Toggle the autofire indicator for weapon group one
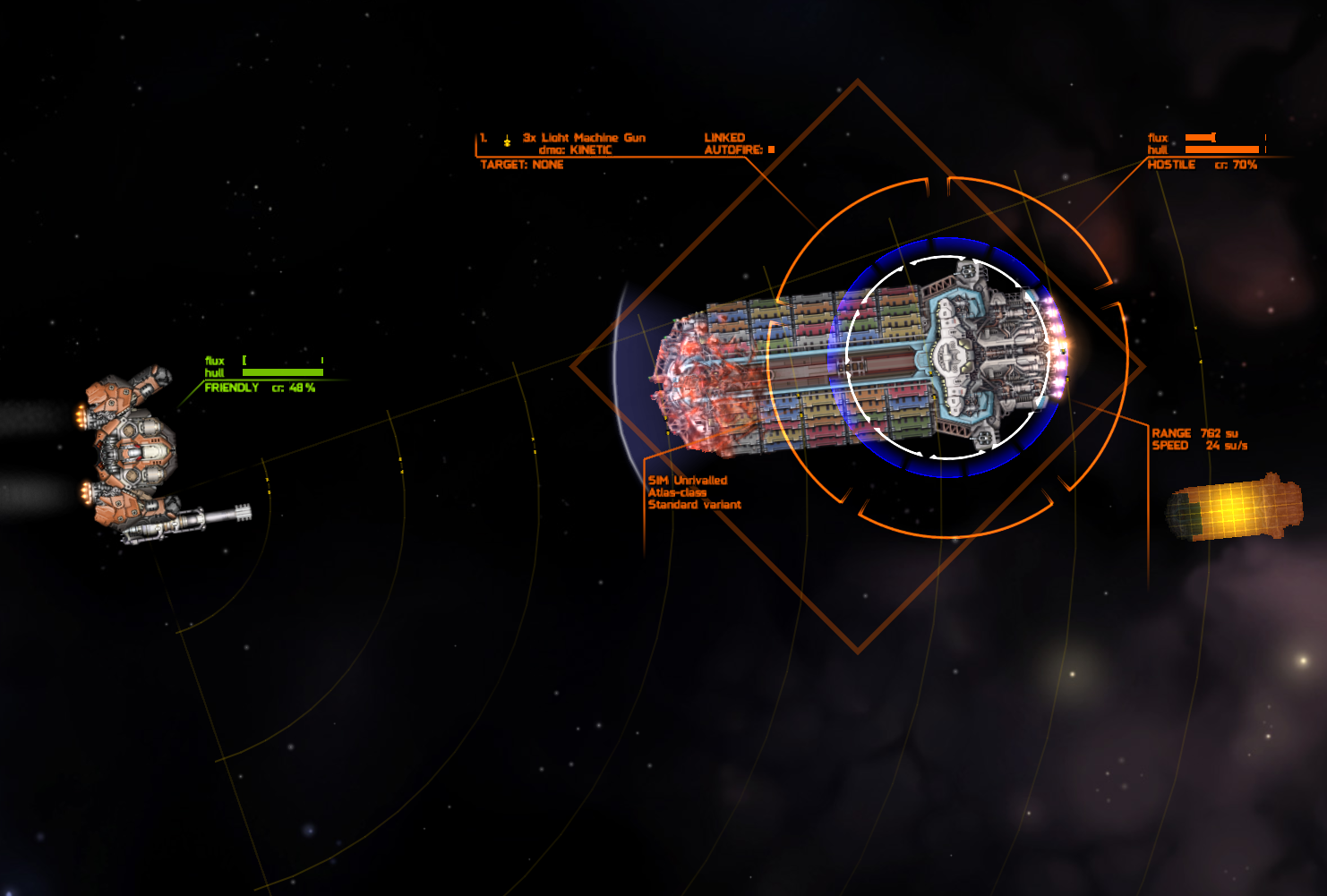 pos(771,150)
